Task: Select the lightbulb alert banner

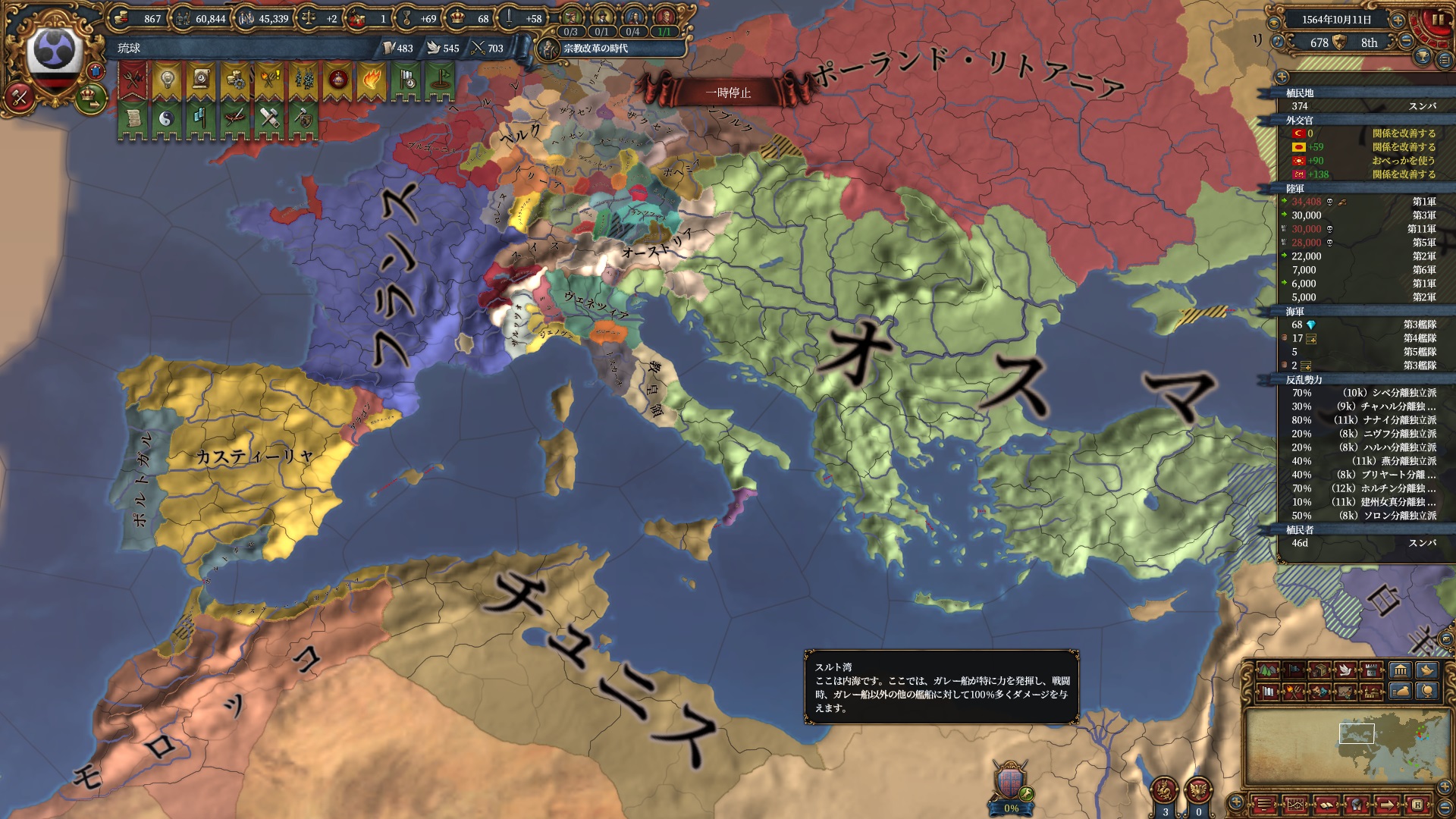Action: (x=167, y=80)
